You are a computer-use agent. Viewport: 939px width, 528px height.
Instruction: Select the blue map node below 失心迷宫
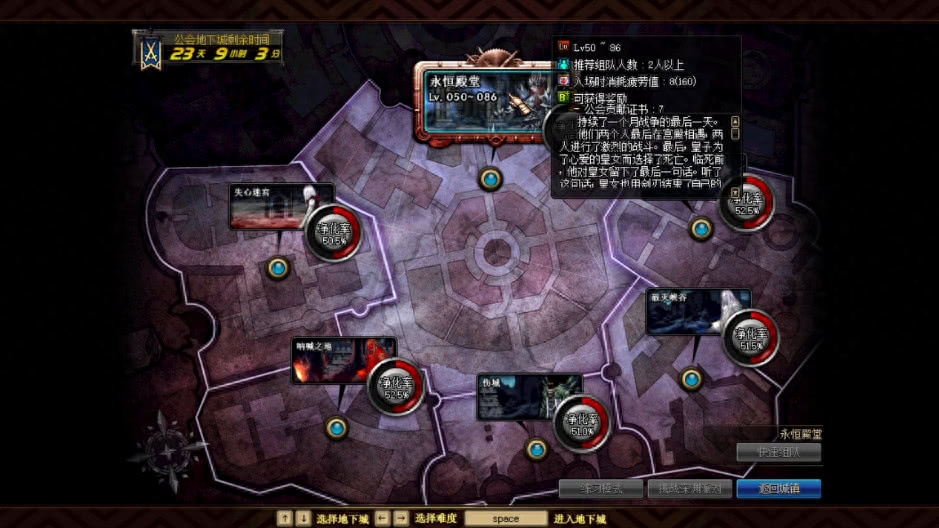point(278,268)
